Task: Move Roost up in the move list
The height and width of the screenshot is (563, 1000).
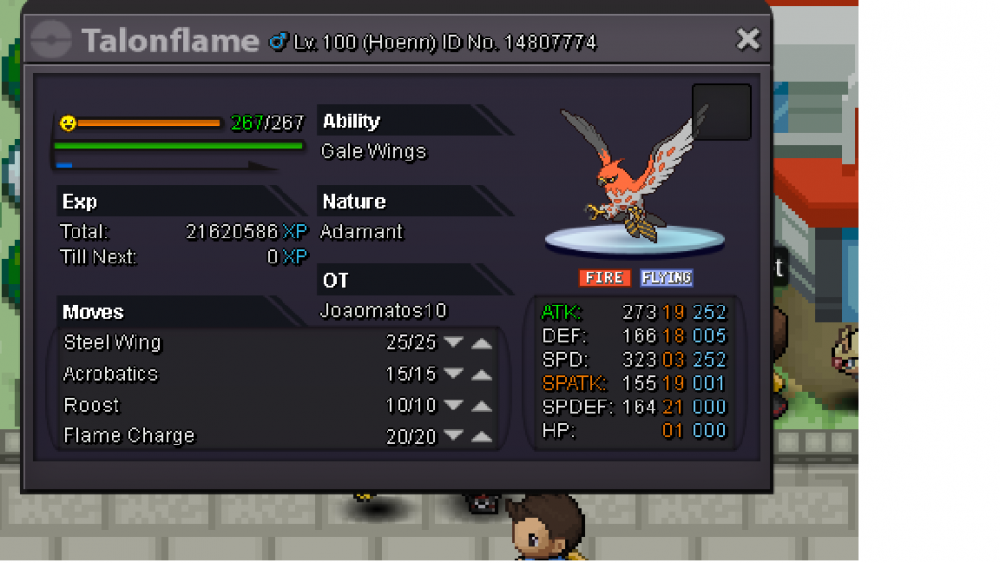Action: click(482, 406)
